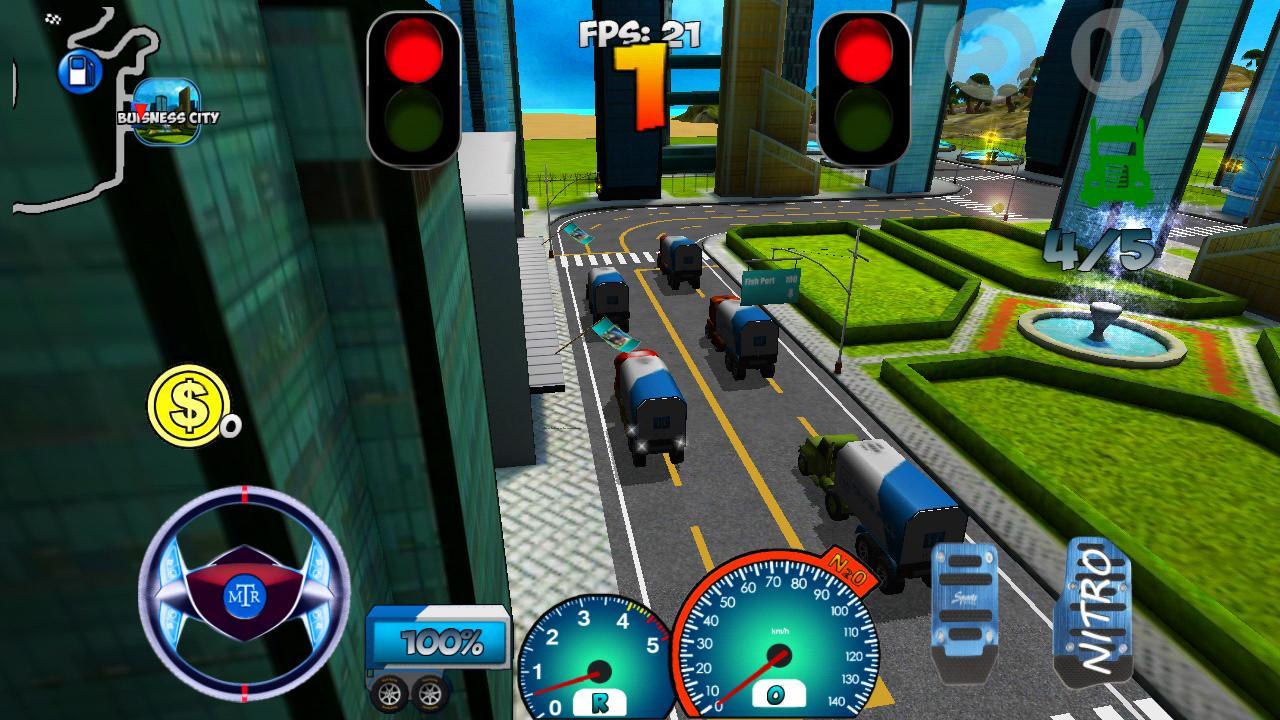Toggle reverse gear with the R button

(x=600, y=705)
